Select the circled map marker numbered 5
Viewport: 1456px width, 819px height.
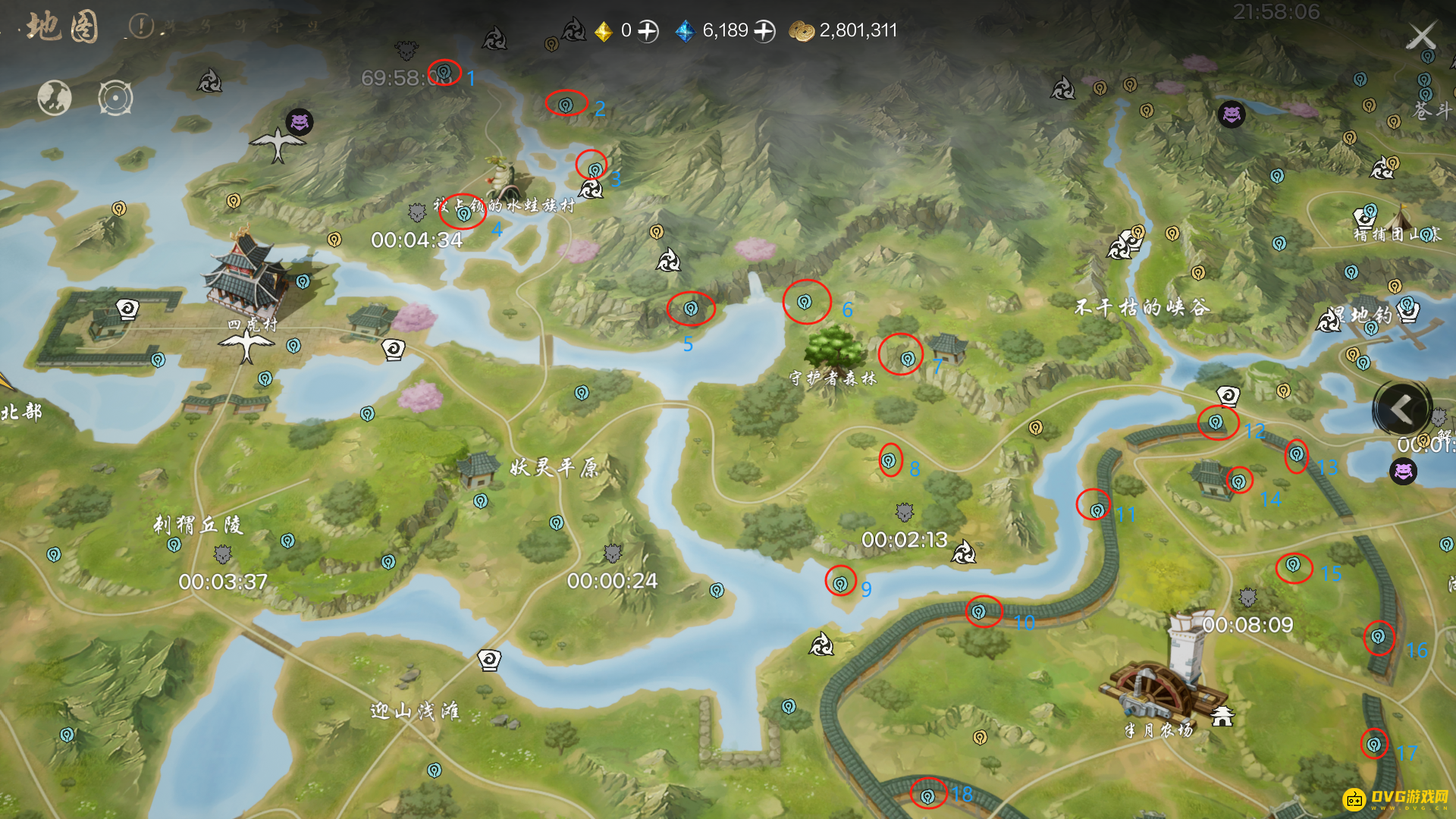tap(691, 309)
